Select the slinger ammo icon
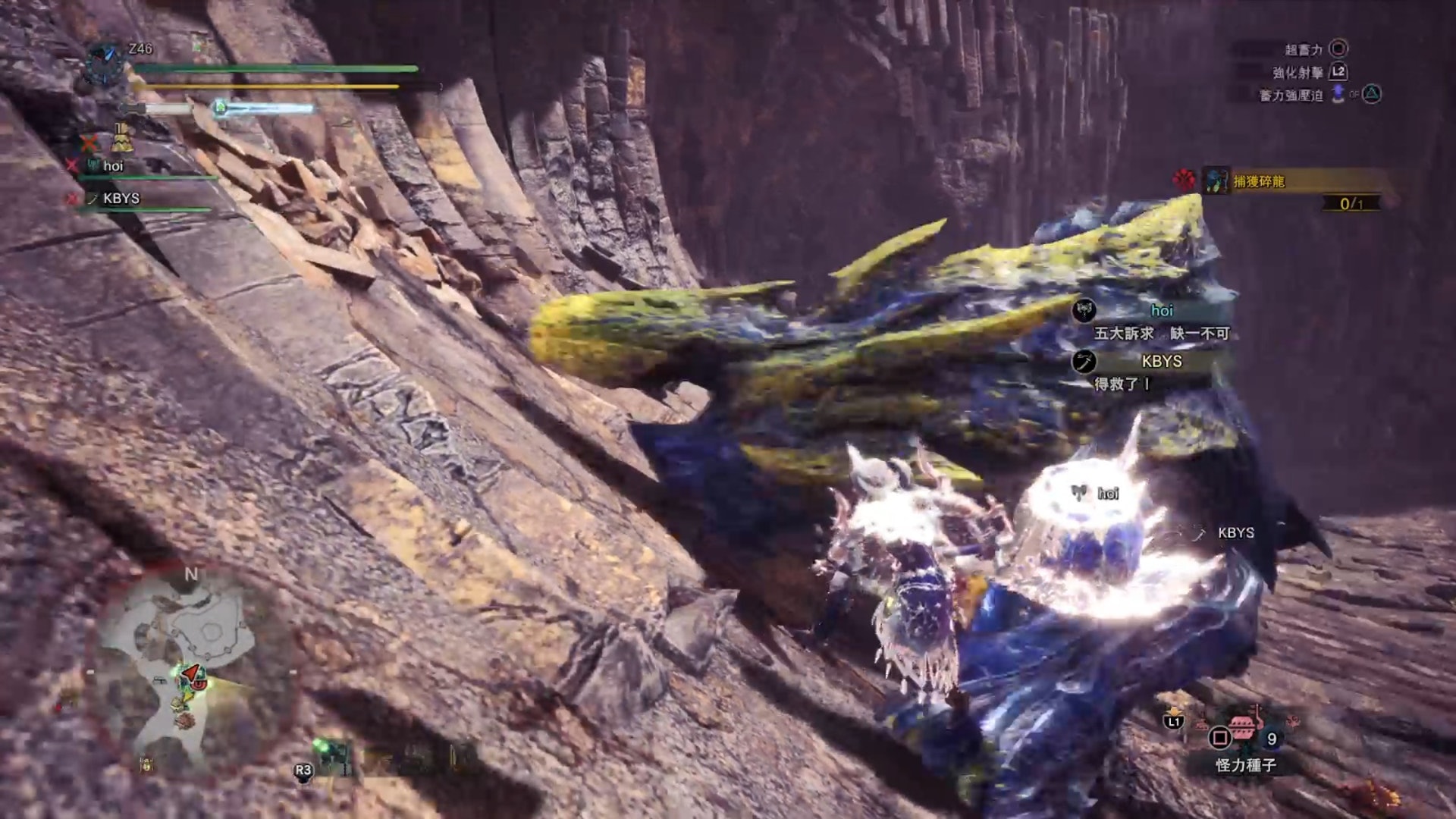 (332, 755)
